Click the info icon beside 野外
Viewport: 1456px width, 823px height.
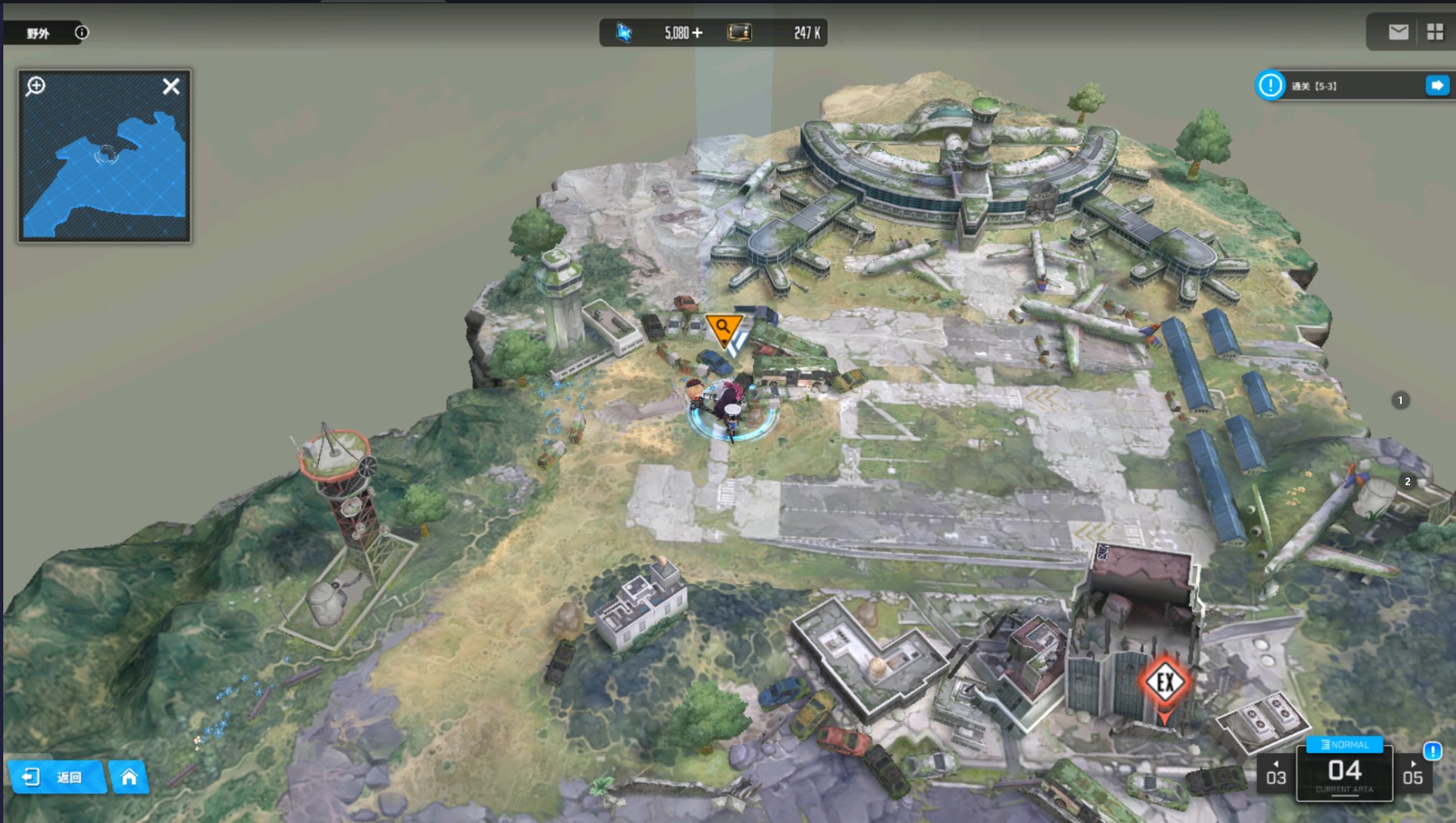[81, 33]
